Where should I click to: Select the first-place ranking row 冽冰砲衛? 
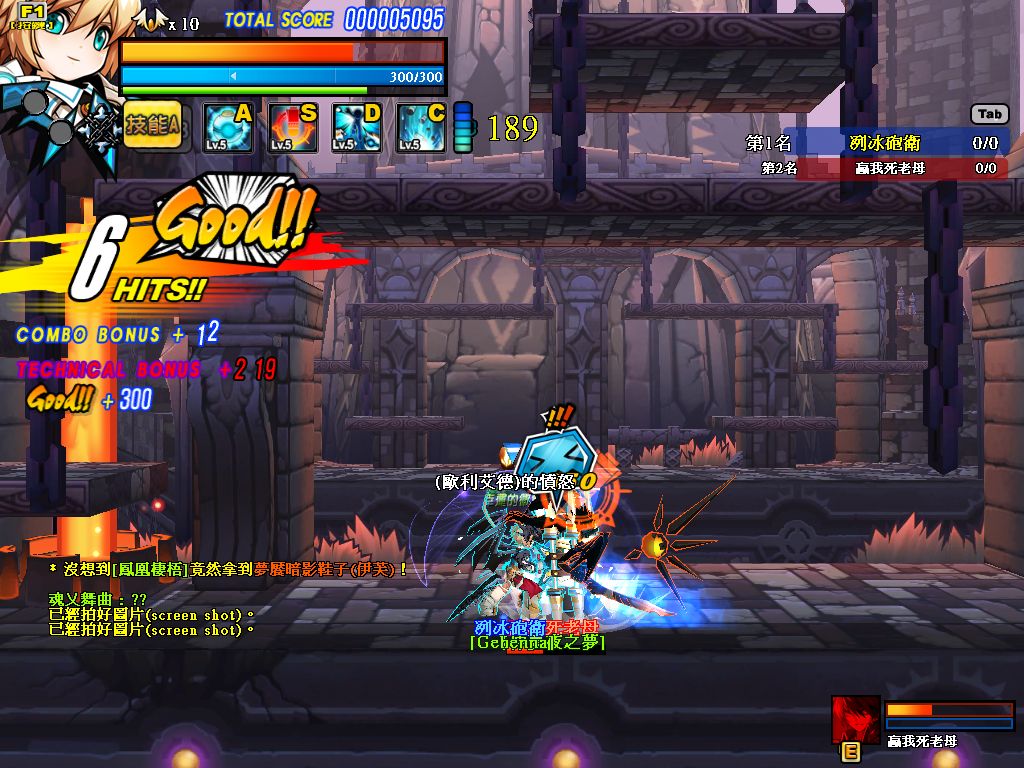pos(874,143)
